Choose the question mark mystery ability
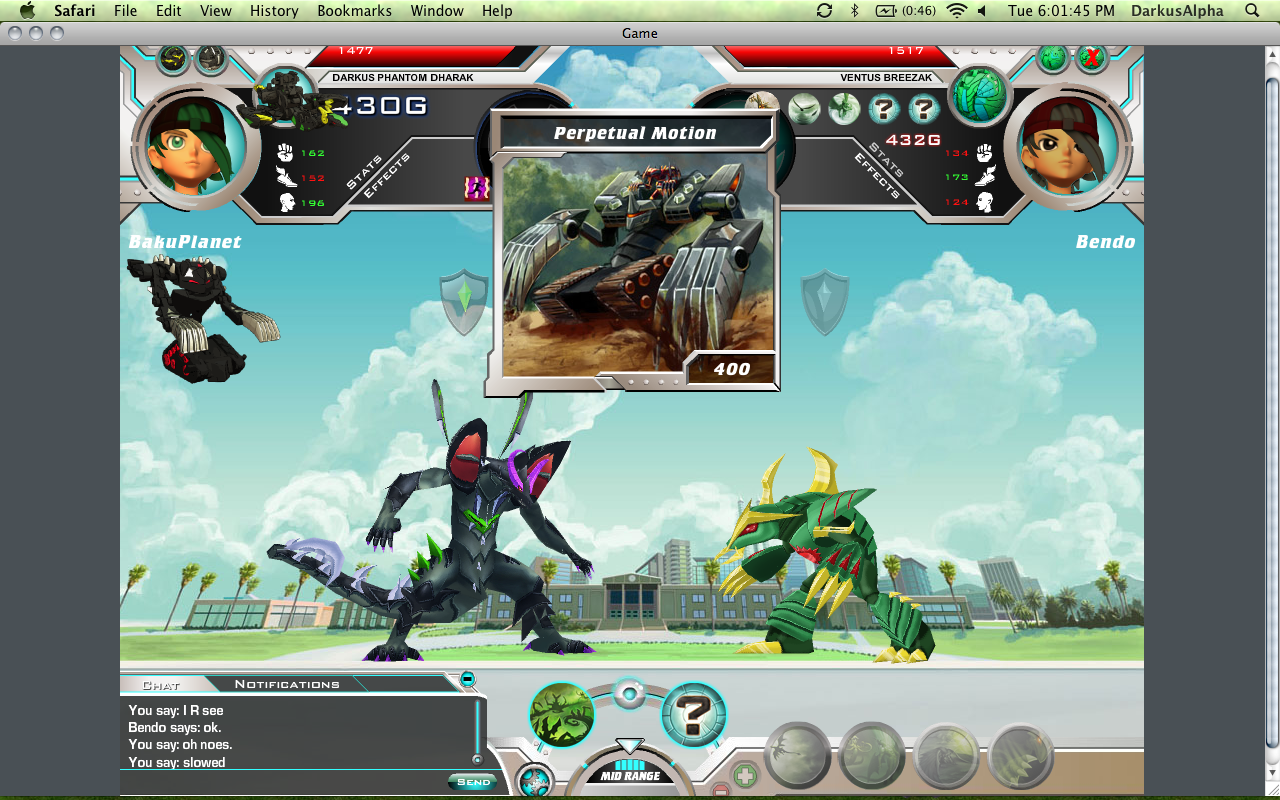The height and width of the screenshot is (800, 1280). tap(694, 714)
